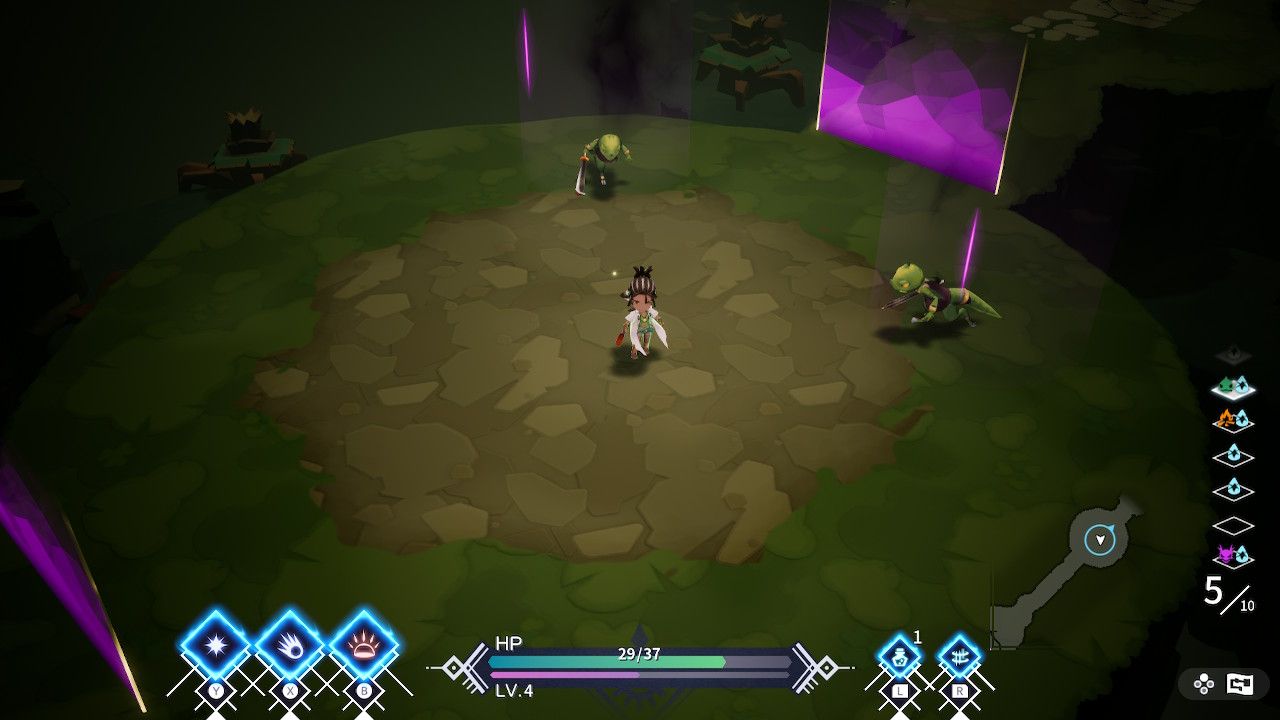Viewport: 1280px width, 720px height.
Task: Expand the second water droplet sidebar entry
Action: (1233, 491)
